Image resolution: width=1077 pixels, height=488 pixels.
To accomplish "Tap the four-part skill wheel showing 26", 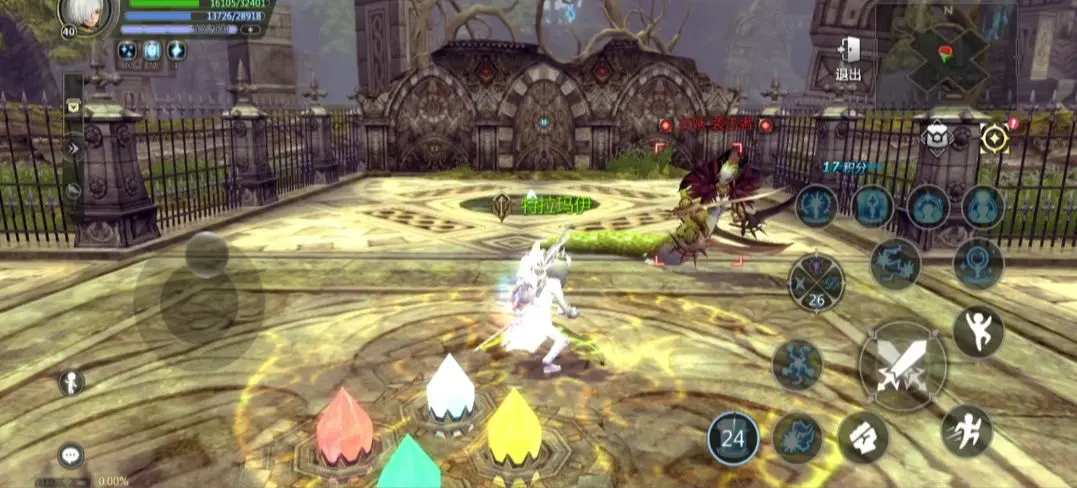I will coord(816,283).
